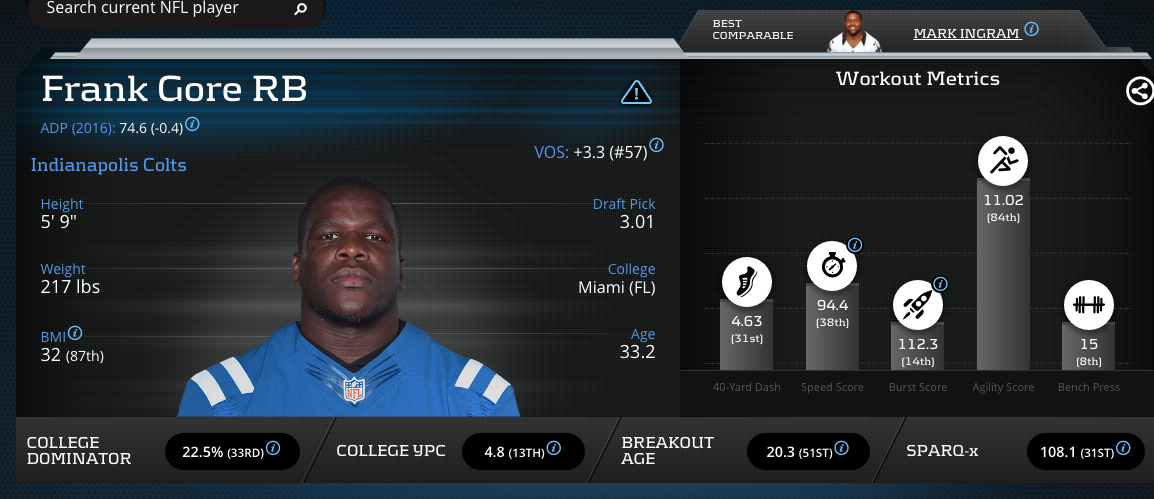
Task: Open the Mark Ingram comparable player link
Action: coord(966,33)
